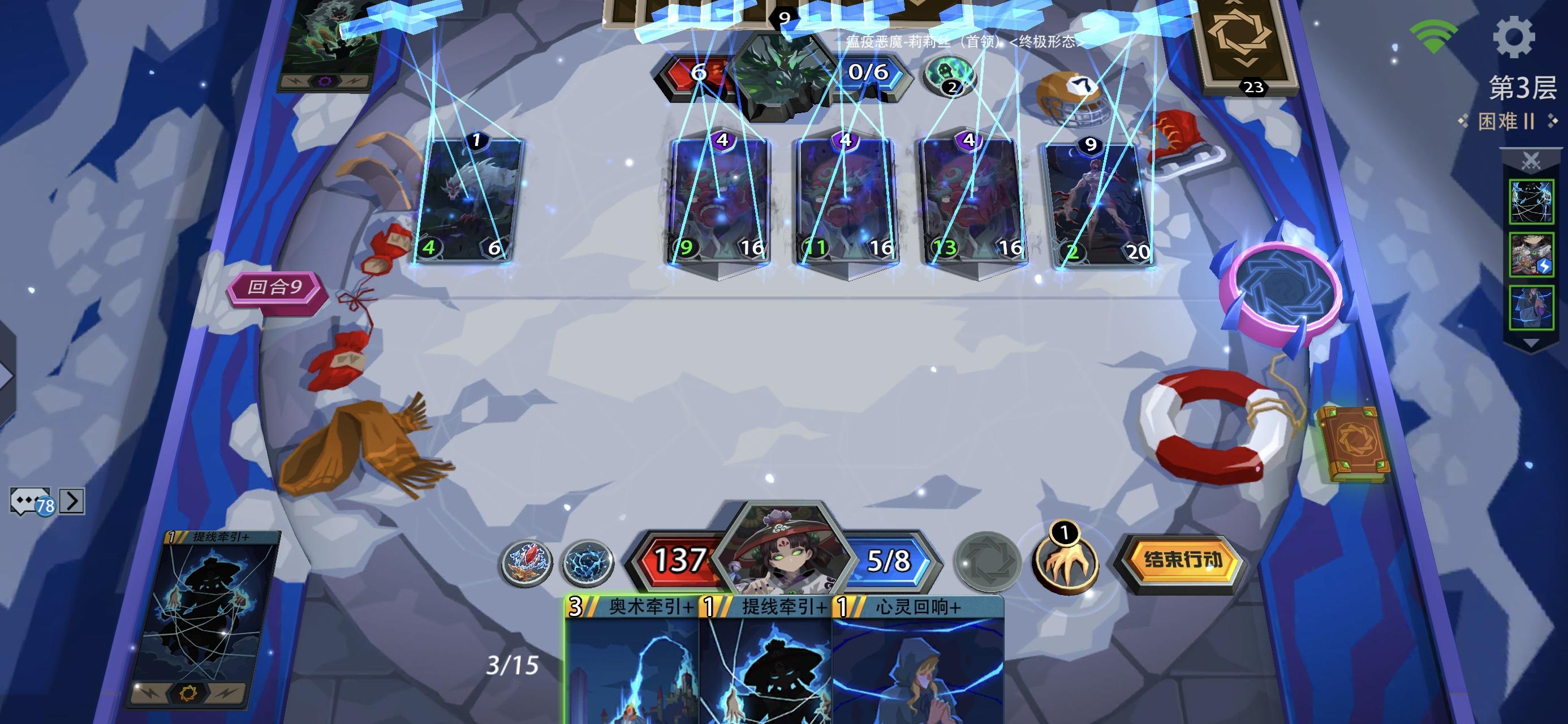Click the red feather attack buff icon
This screenshot has width=1568, height=724.
tap(527, 563)
